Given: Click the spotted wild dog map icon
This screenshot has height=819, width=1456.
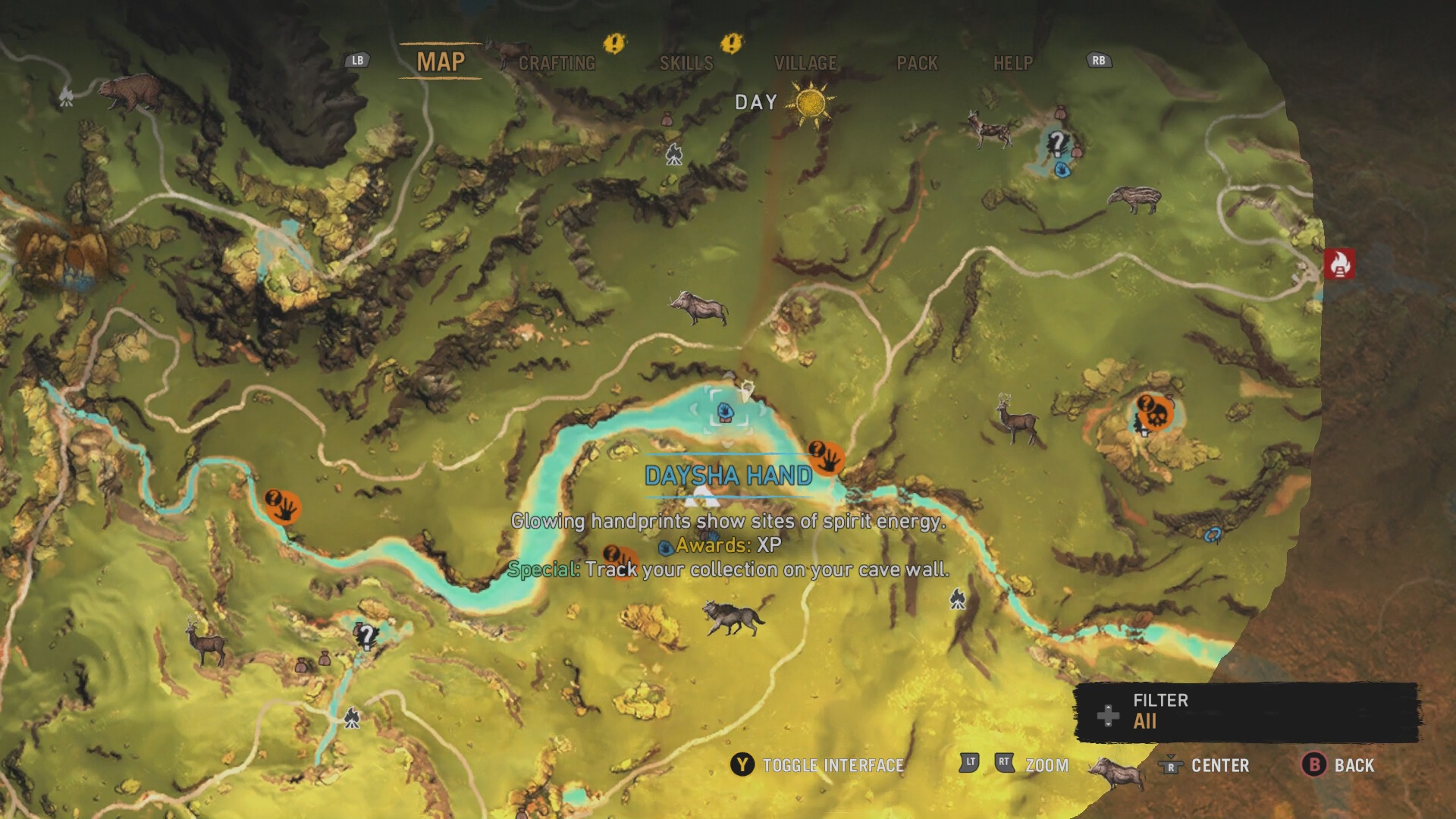Looking at the screenshot, I should tap(990, 129).
